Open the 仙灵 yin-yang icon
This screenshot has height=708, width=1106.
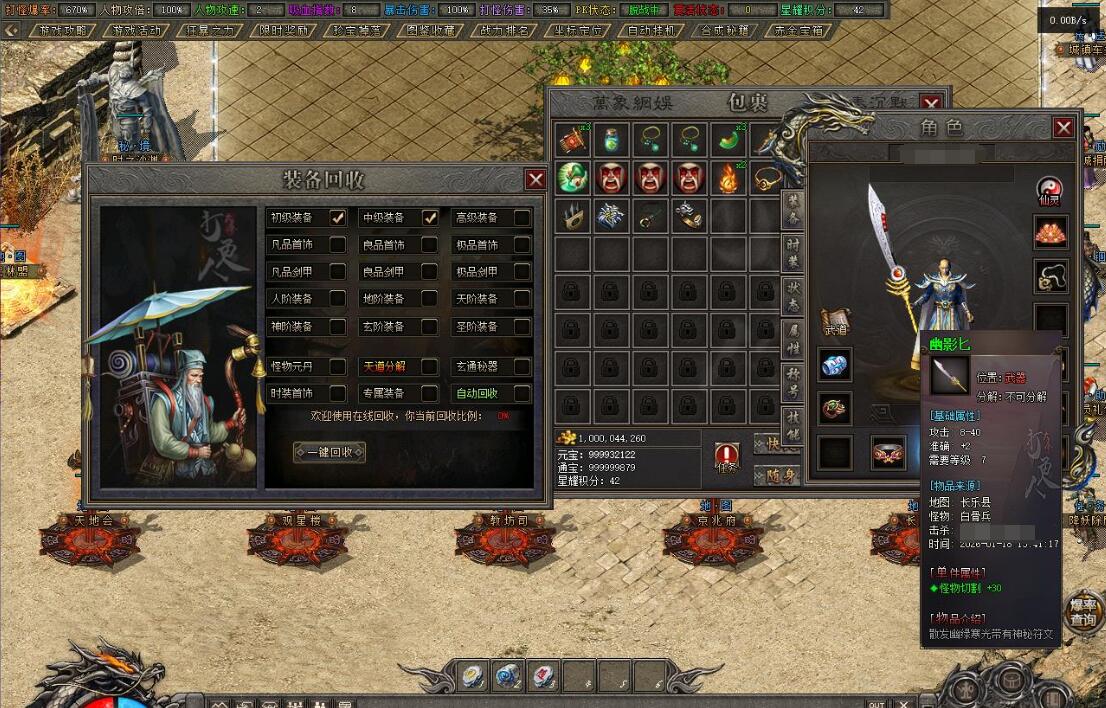point(1050,190)
